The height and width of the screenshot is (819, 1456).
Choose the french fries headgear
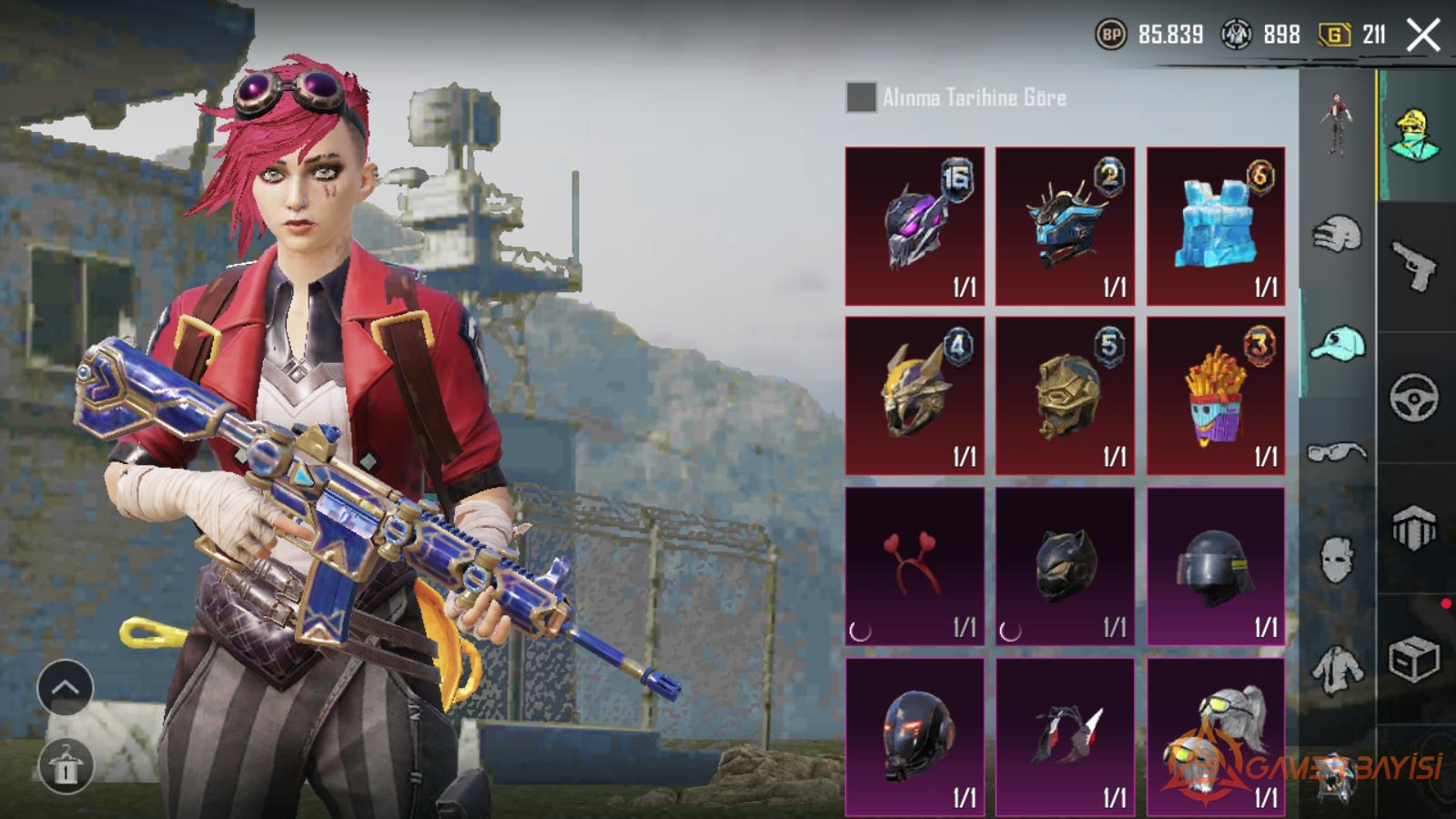1216,395
